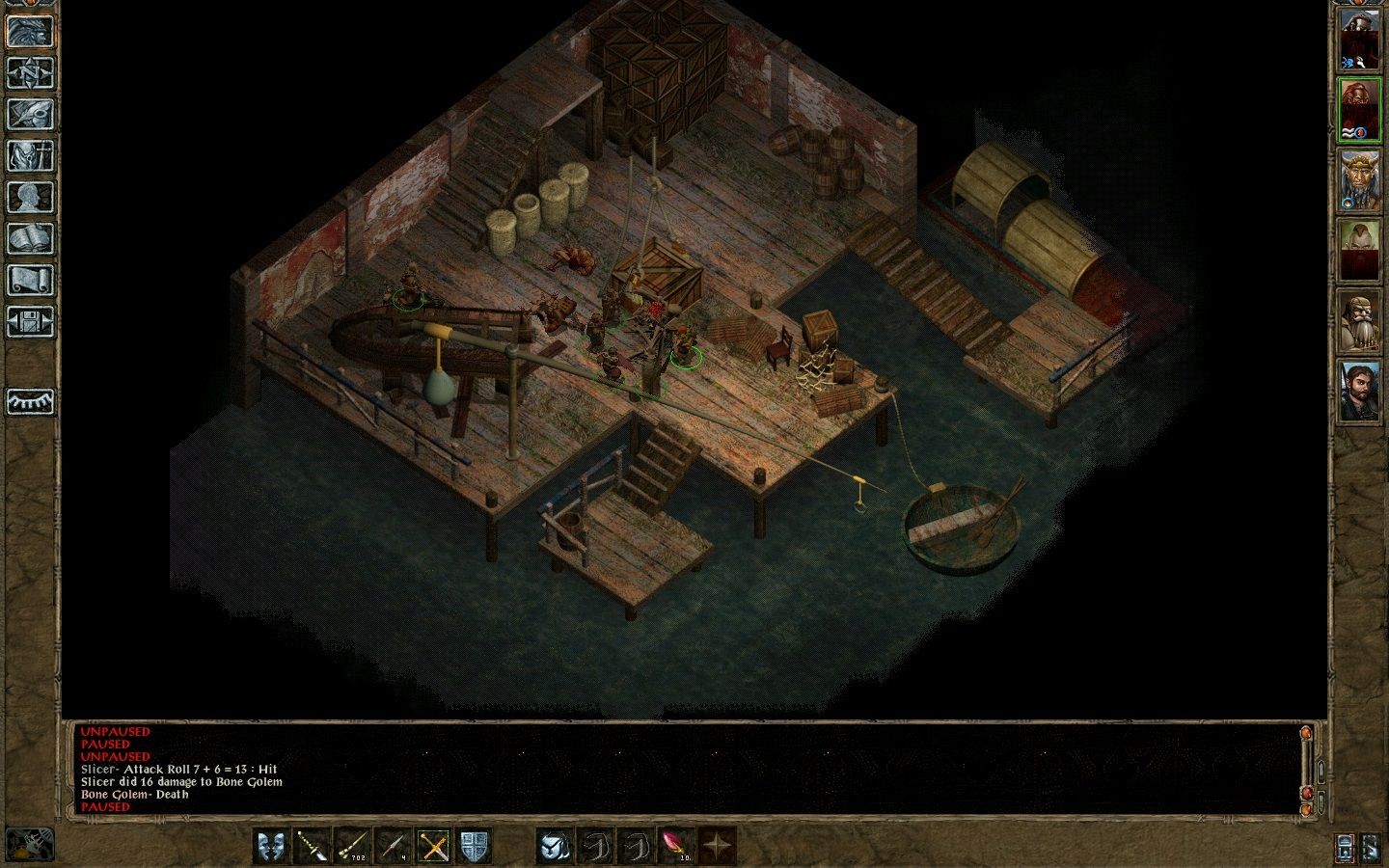Image resolution: width=1389 pixels, height=868 pixels.
Task: Select the crossed swords action button
Action: point(435,846)
